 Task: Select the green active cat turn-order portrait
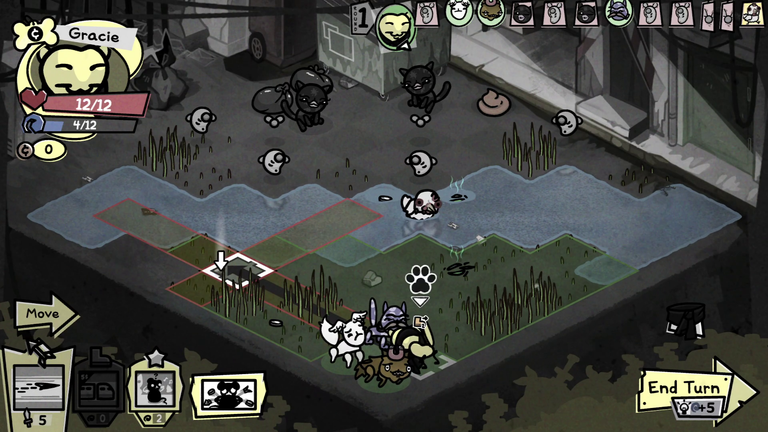394,25
